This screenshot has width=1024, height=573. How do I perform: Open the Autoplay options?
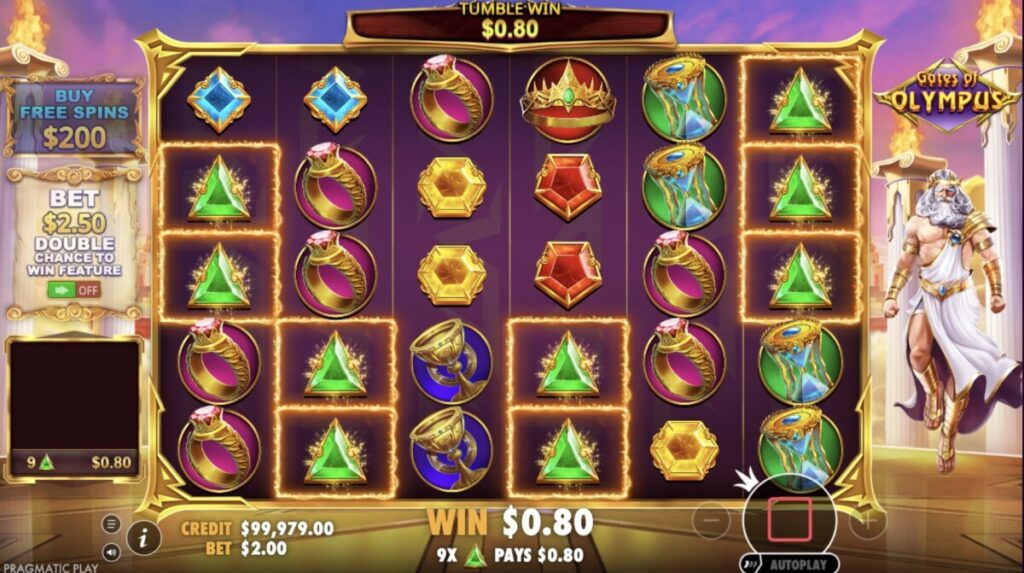(x=789, y=564)
